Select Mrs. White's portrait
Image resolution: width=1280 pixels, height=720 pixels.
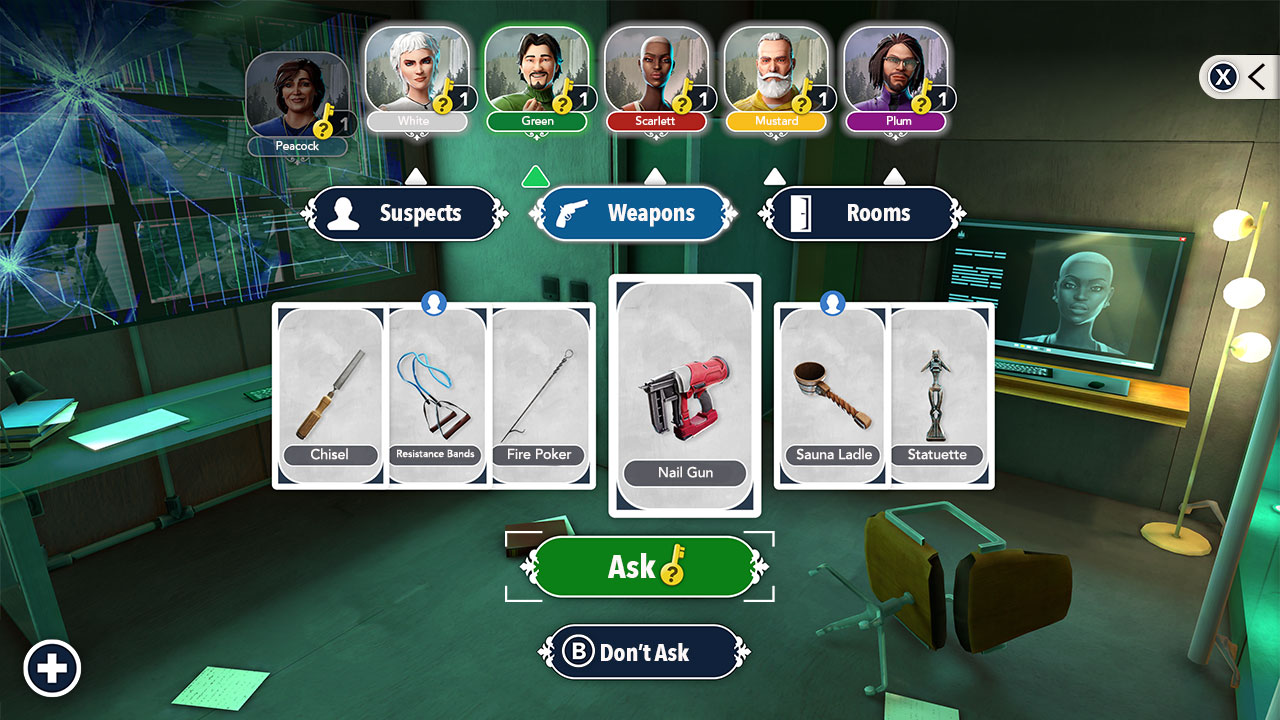pos(417,70)
